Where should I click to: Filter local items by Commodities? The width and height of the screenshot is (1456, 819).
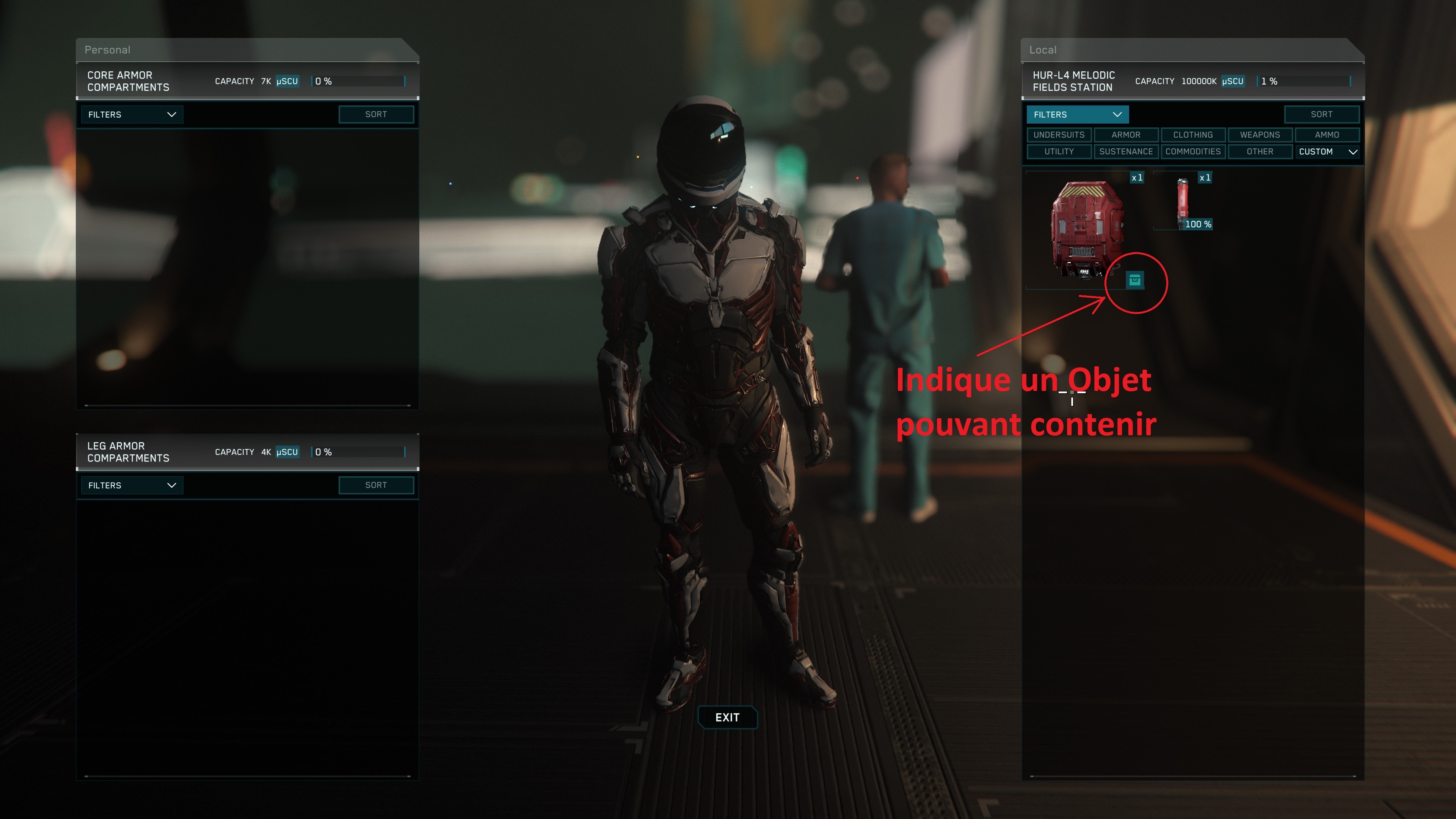[1192, 152]
